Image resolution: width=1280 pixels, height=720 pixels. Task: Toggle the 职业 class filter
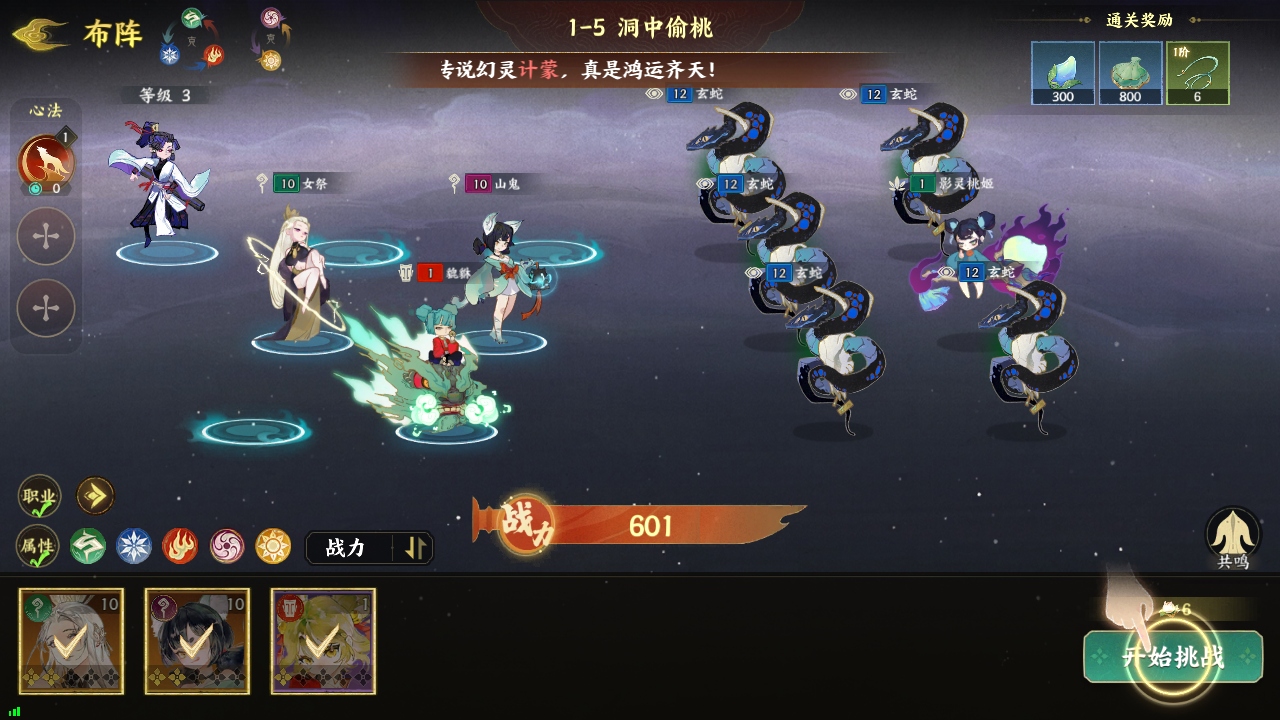[39, 495]
